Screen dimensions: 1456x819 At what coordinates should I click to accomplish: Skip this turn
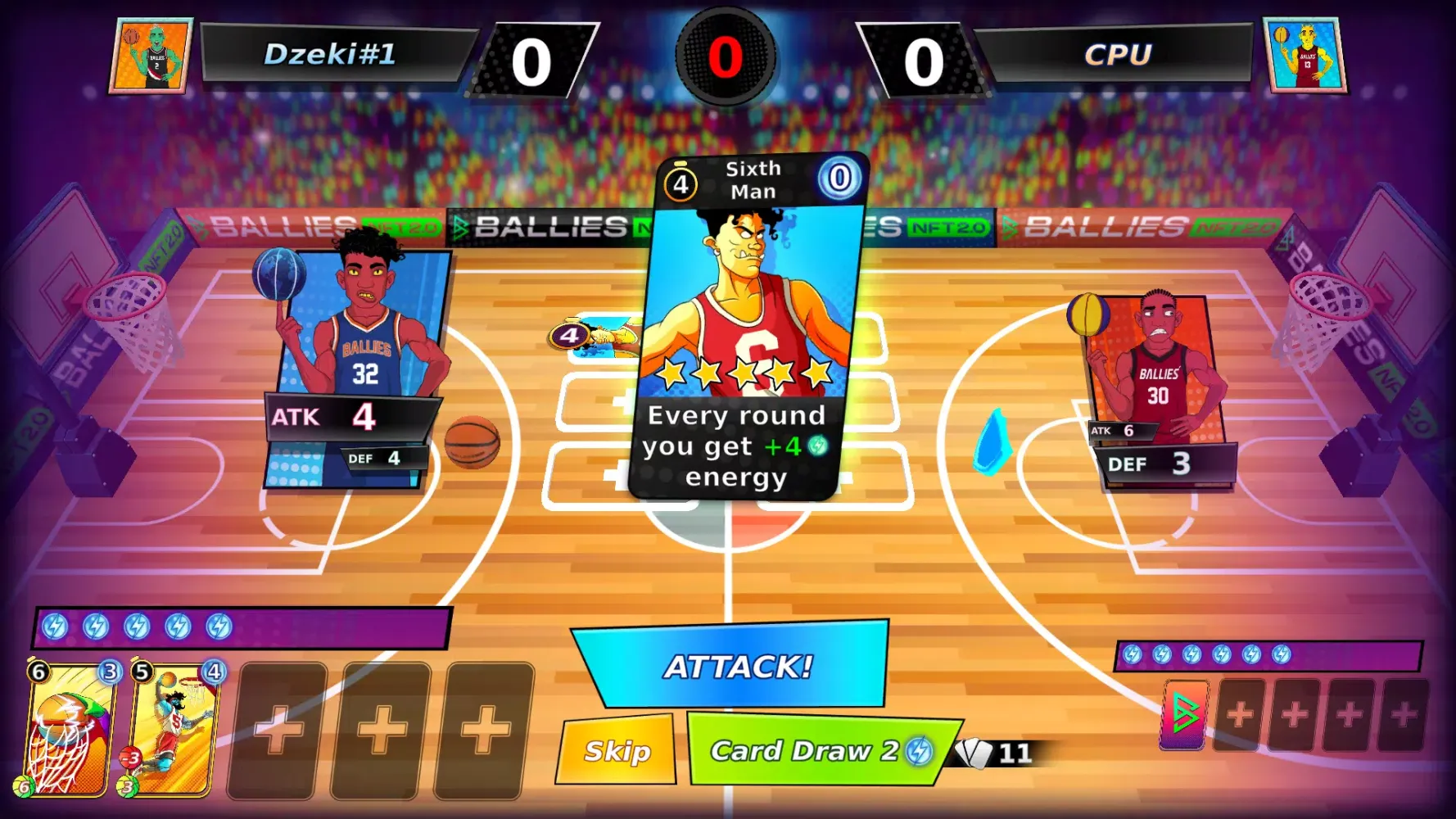(617, 750)
